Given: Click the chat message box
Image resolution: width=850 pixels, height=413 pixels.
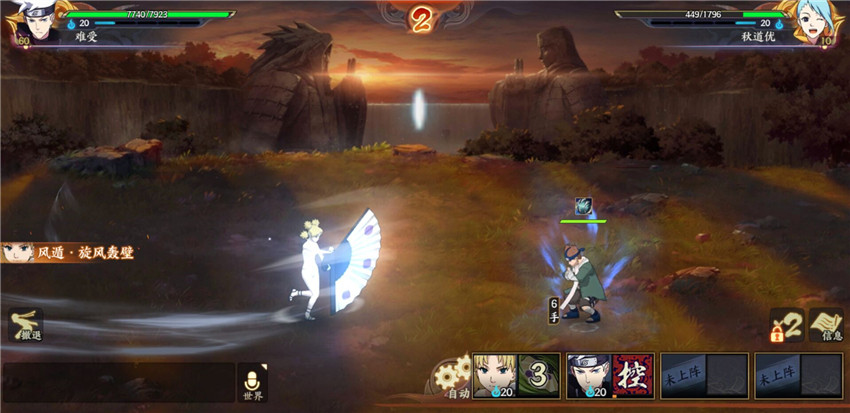Looking at the screenshot, I should [x=118, y=382].
